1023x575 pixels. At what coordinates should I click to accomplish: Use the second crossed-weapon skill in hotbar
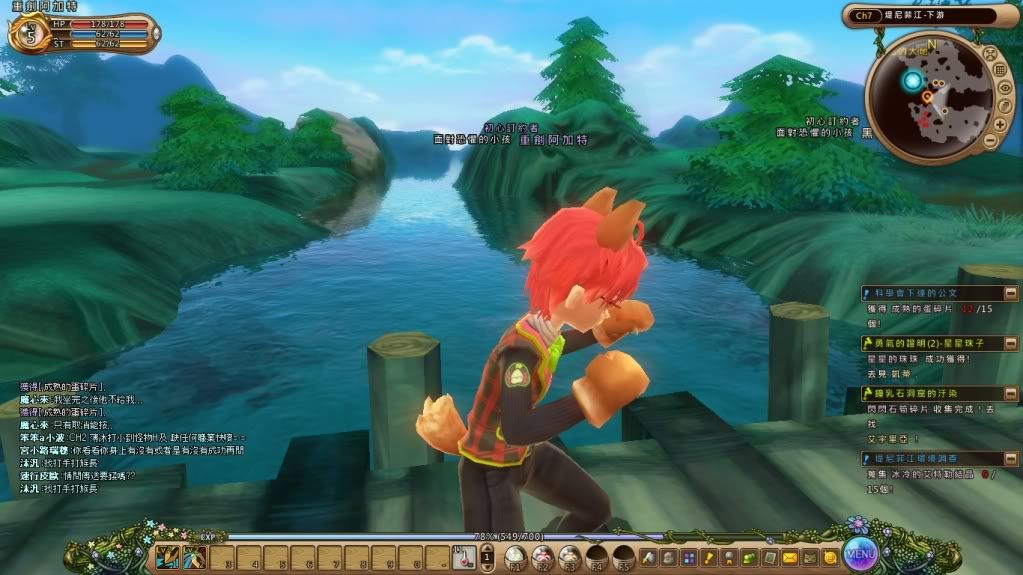click(x=194, y=556)
